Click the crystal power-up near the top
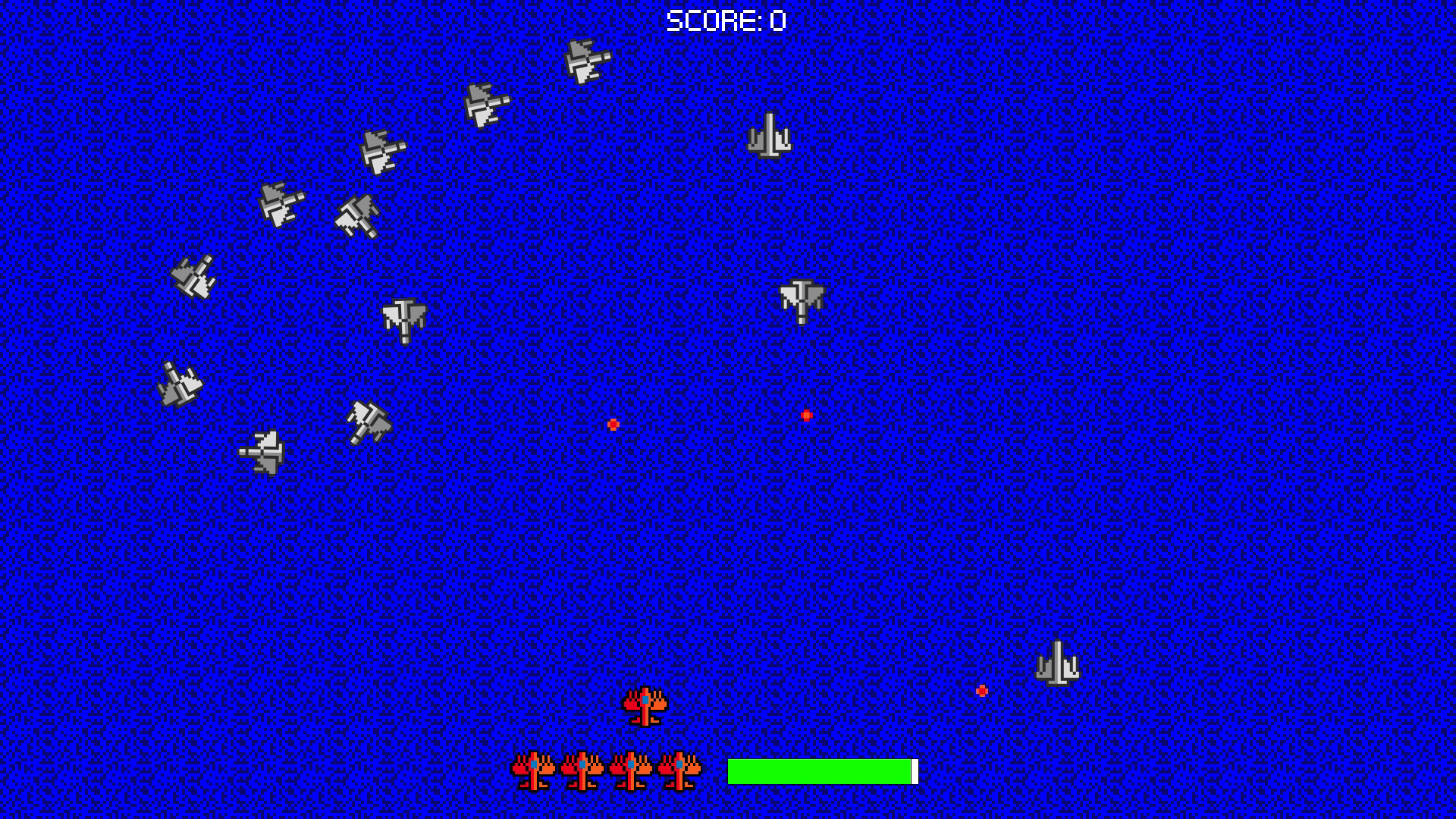This screenshot has height=819, width=1456. coord(770,136)
